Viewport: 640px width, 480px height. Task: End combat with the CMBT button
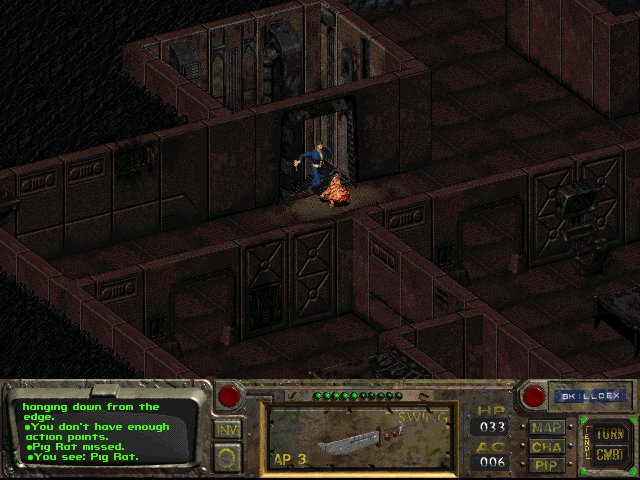(x=608, y=456)
